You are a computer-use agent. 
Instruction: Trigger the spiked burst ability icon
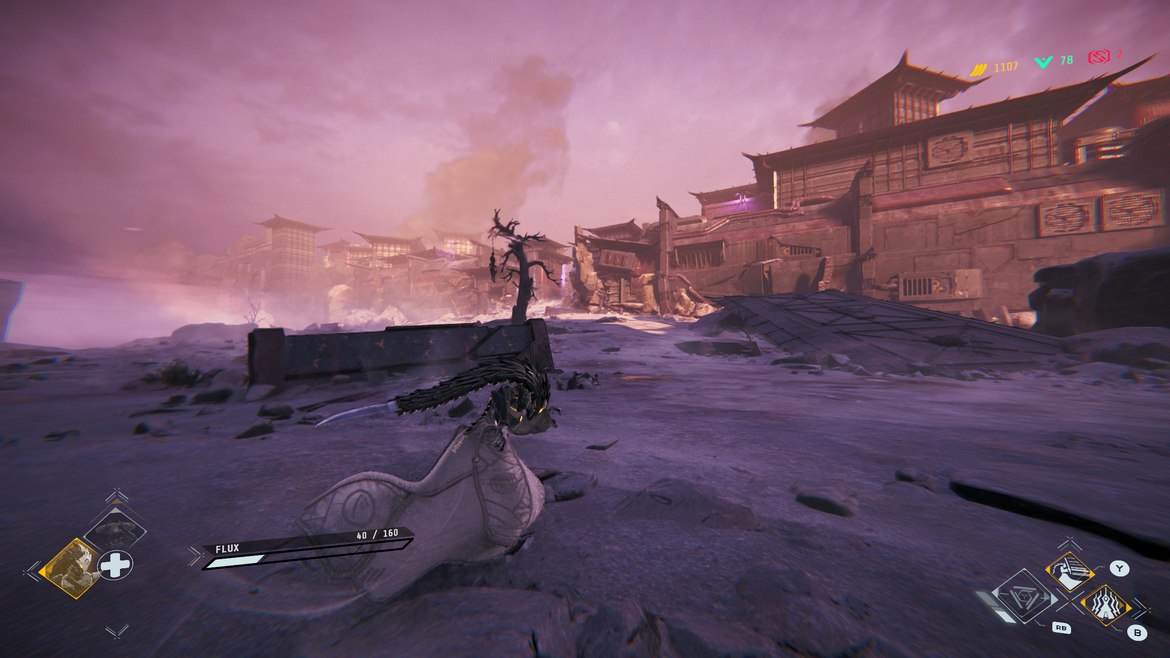[x=1104, y=605]
